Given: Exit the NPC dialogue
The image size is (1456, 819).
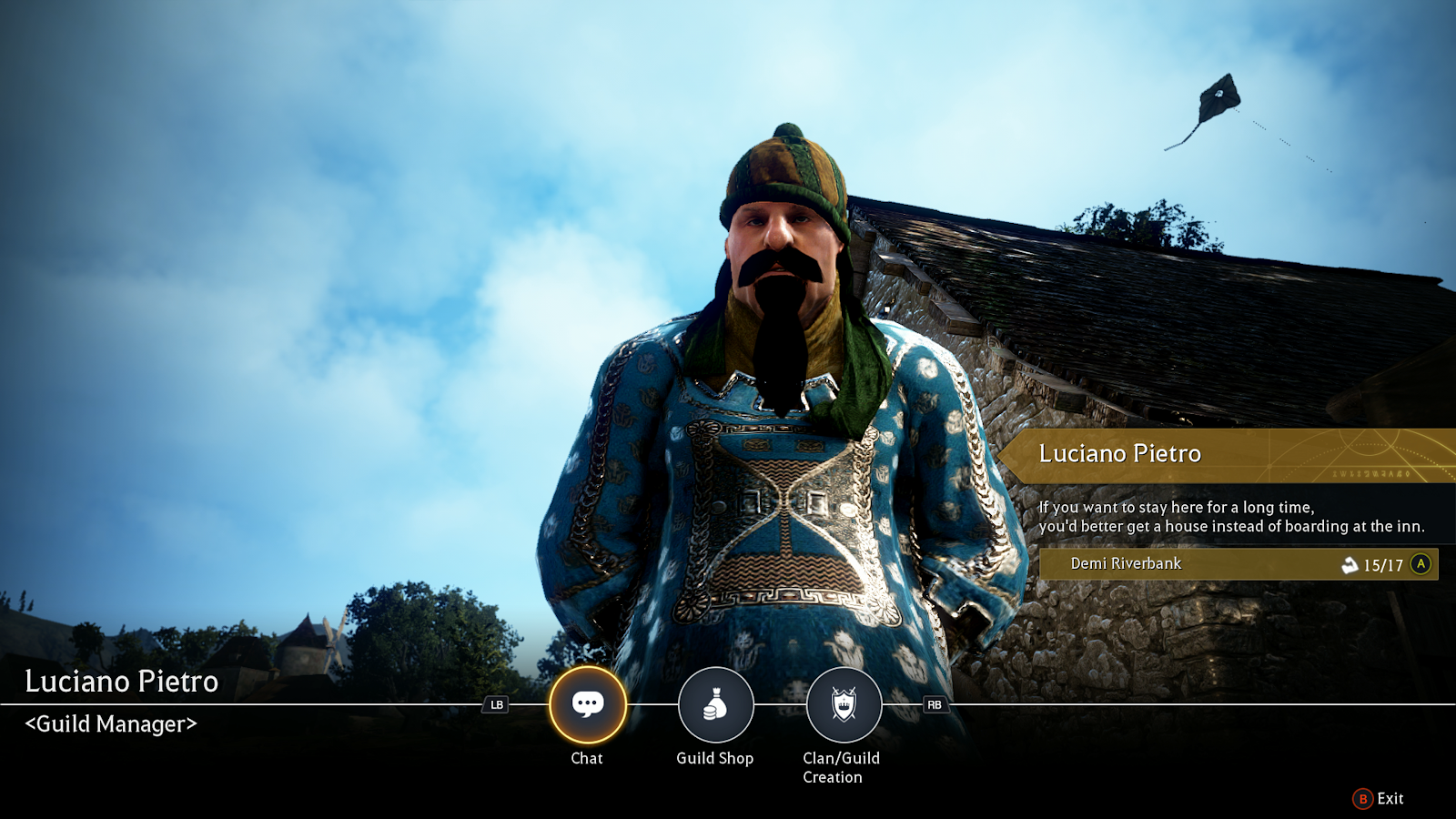Looking at the screenshot, I should point(1379,799).
